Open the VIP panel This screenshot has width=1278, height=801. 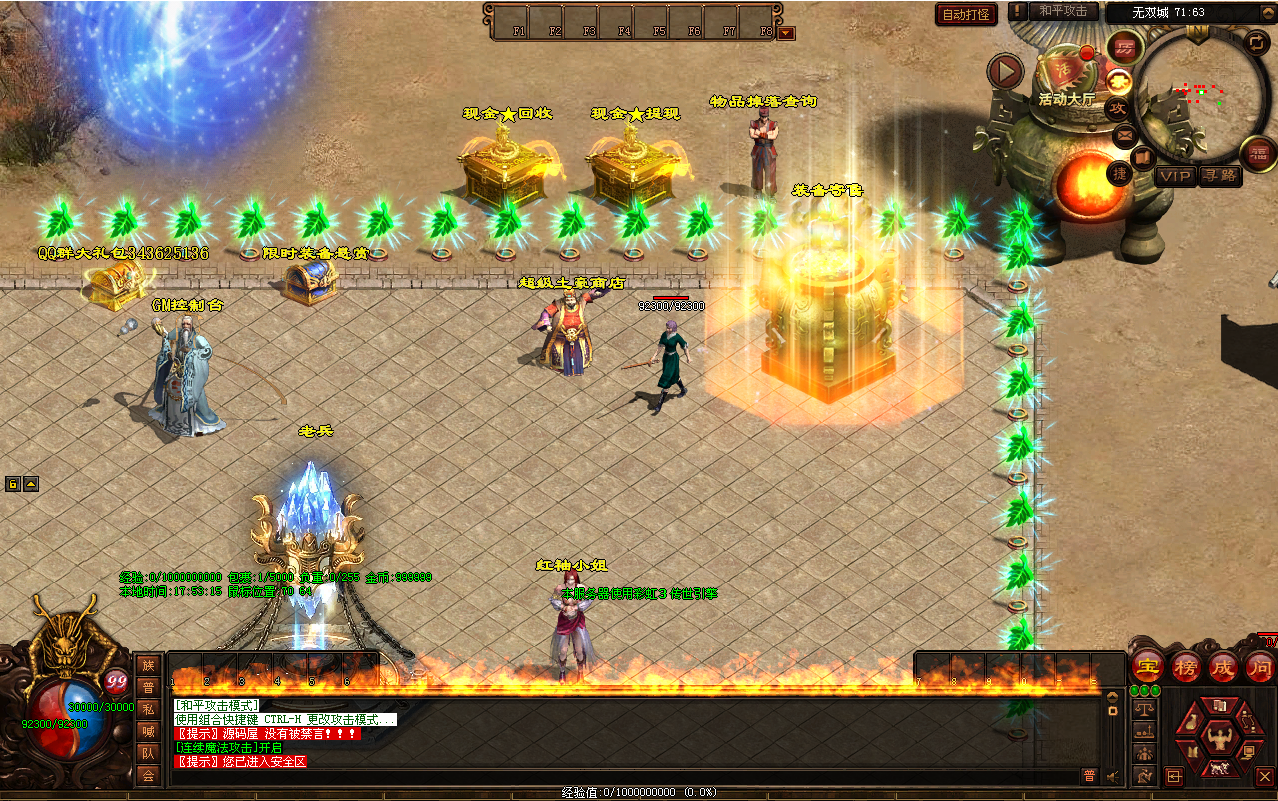(x=1175, y=176)
